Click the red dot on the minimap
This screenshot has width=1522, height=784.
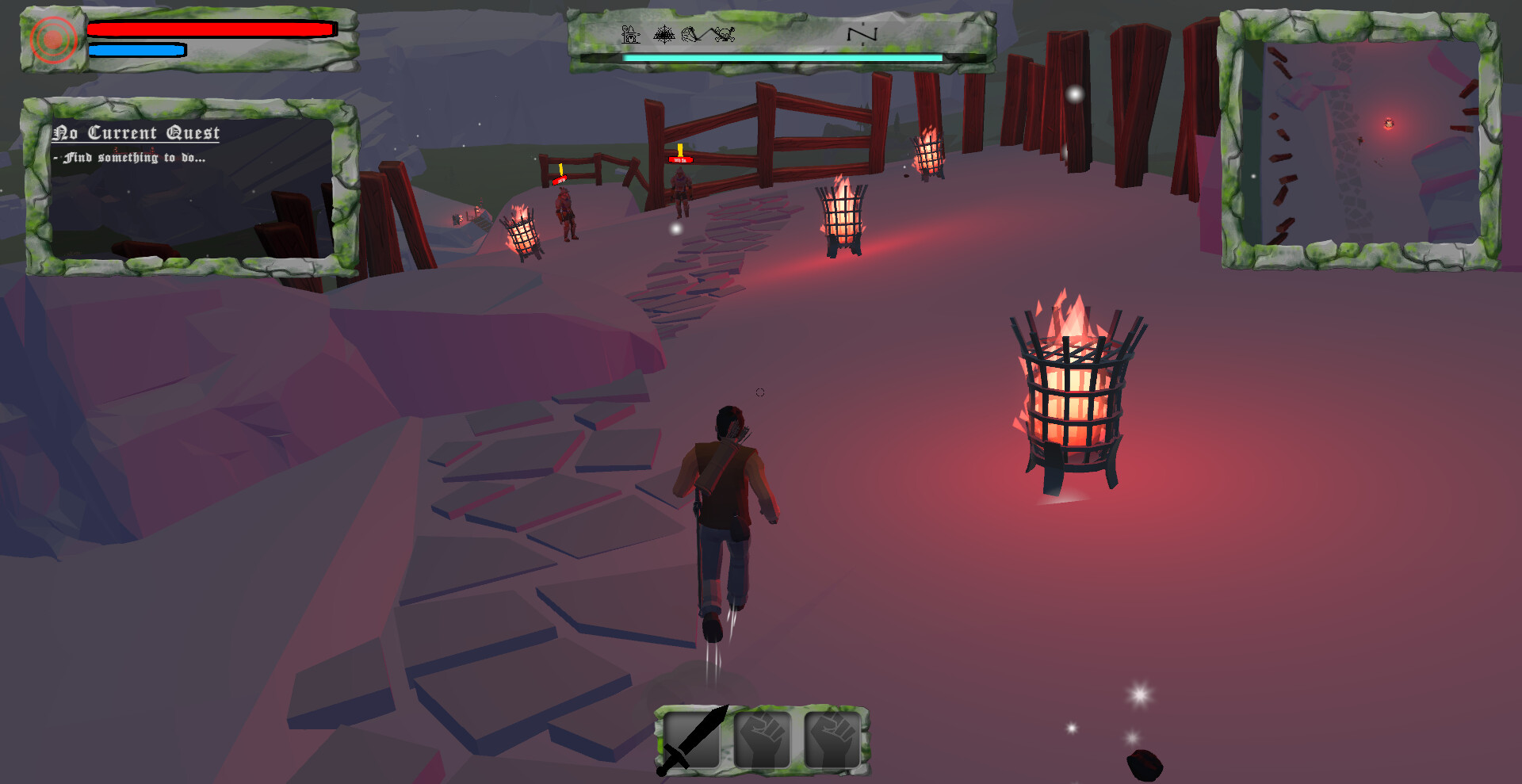click(x=1389, y=124)
